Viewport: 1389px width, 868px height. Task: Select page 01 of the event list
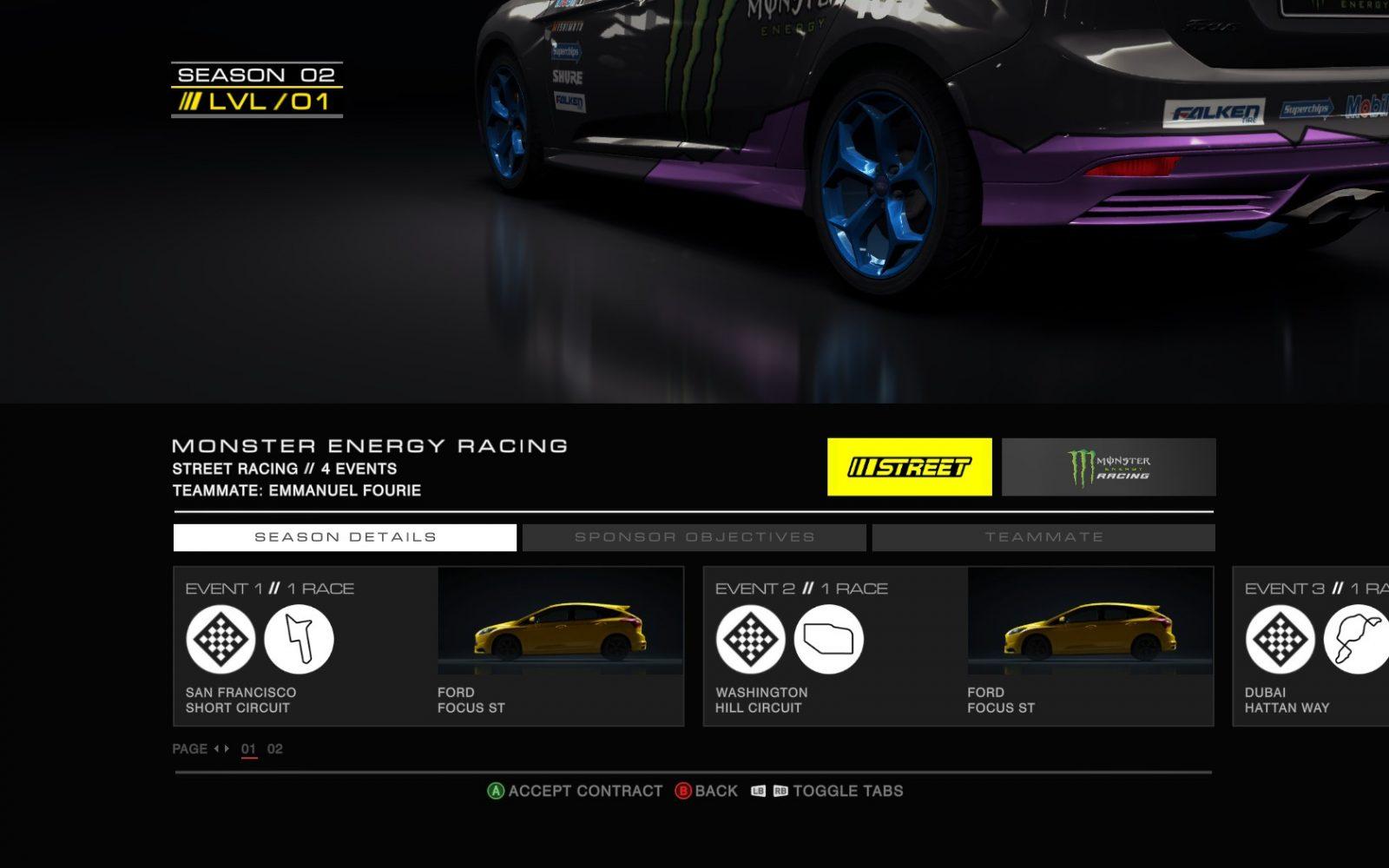click(x=249, y=749)
